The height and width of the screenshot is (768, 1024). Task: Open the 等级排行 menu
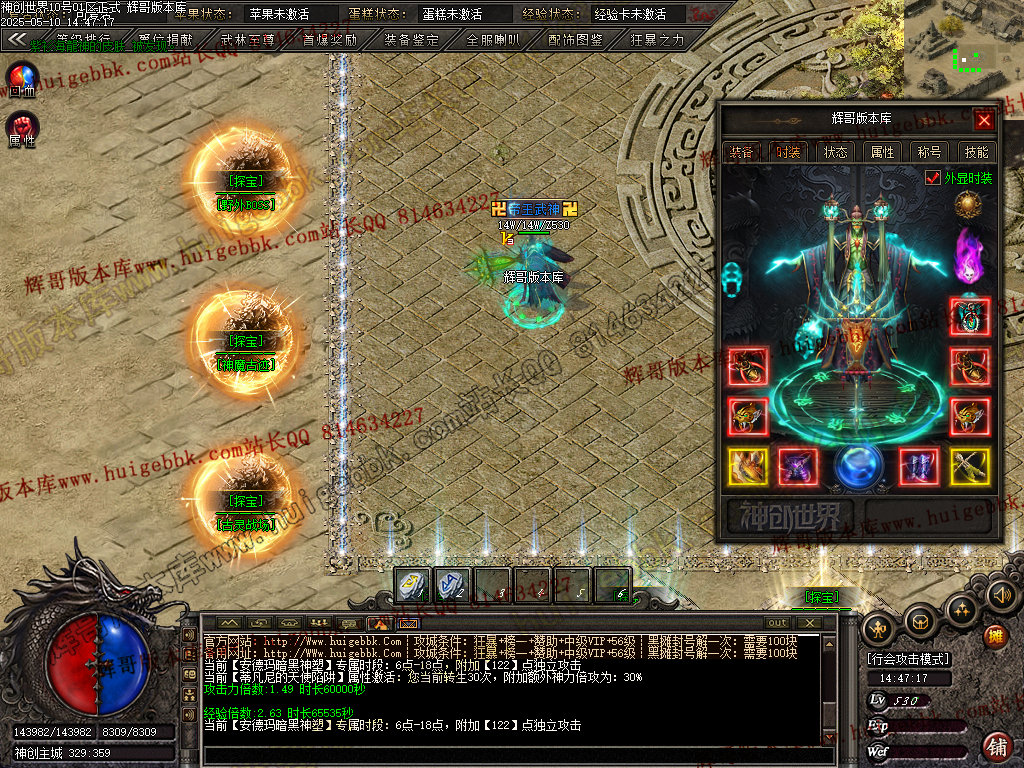point(84,40)
